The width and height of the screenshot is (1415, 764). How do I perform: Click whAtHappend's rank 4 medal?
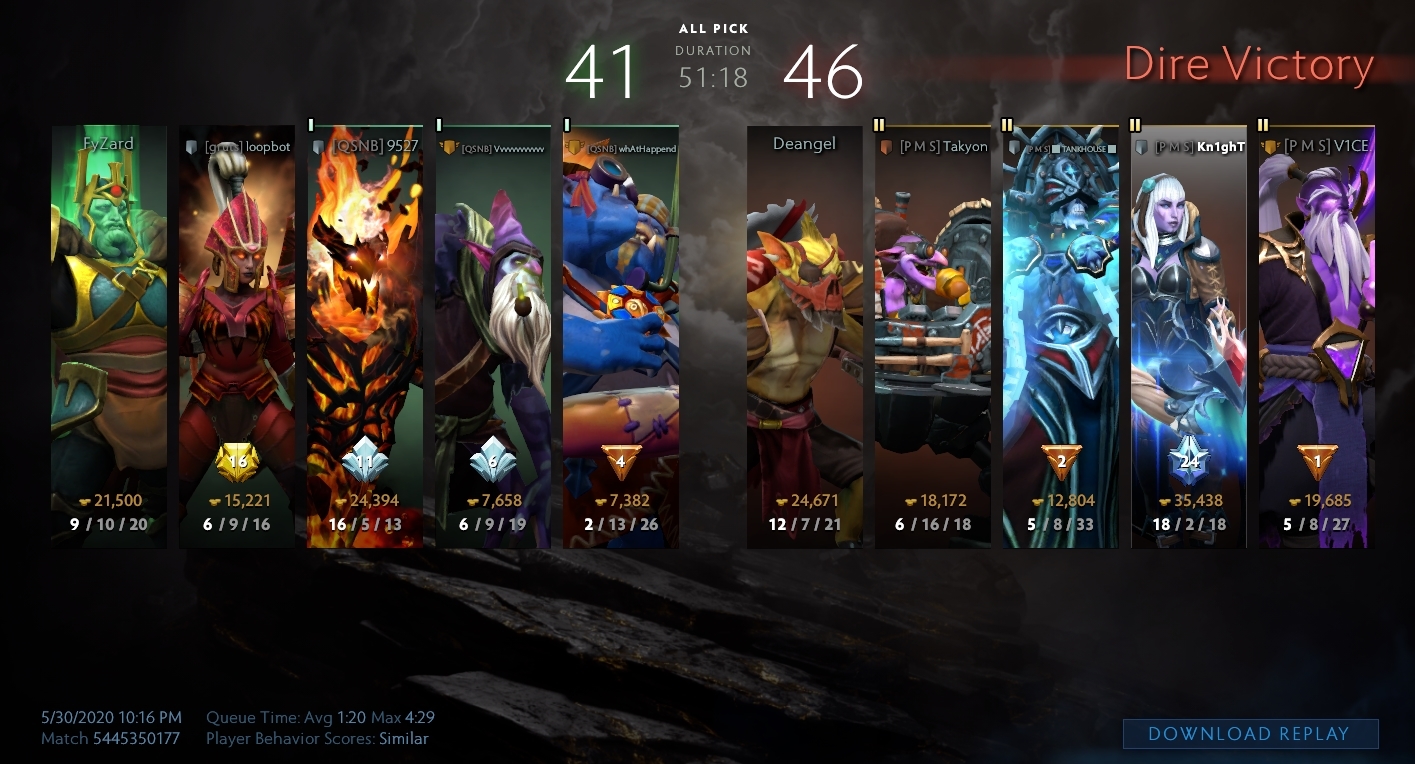point(621,462)
